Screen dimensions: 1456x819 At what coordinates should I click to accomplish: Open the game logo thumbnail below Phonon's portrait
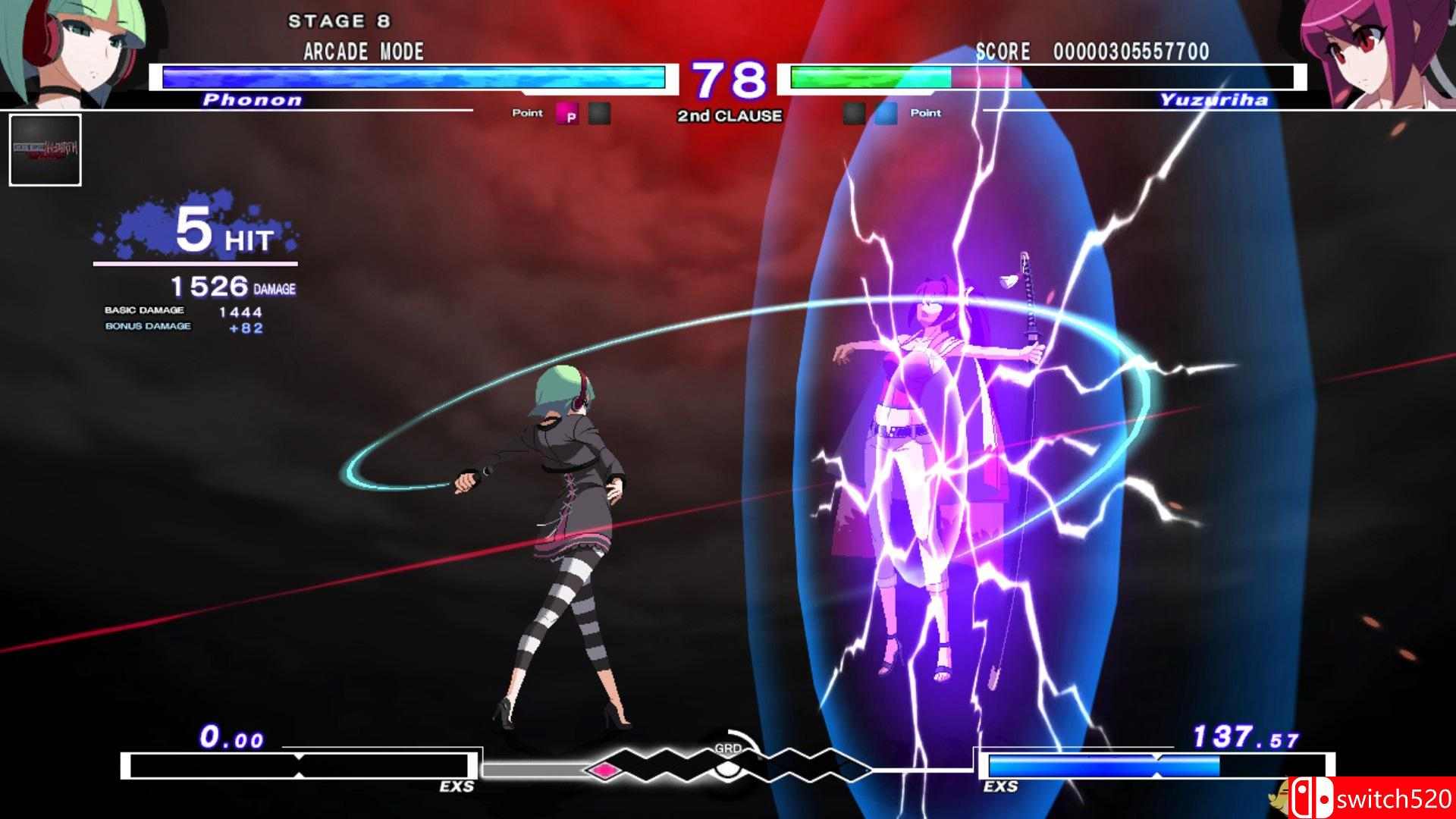pyautogui.click(x=45, y=150)
